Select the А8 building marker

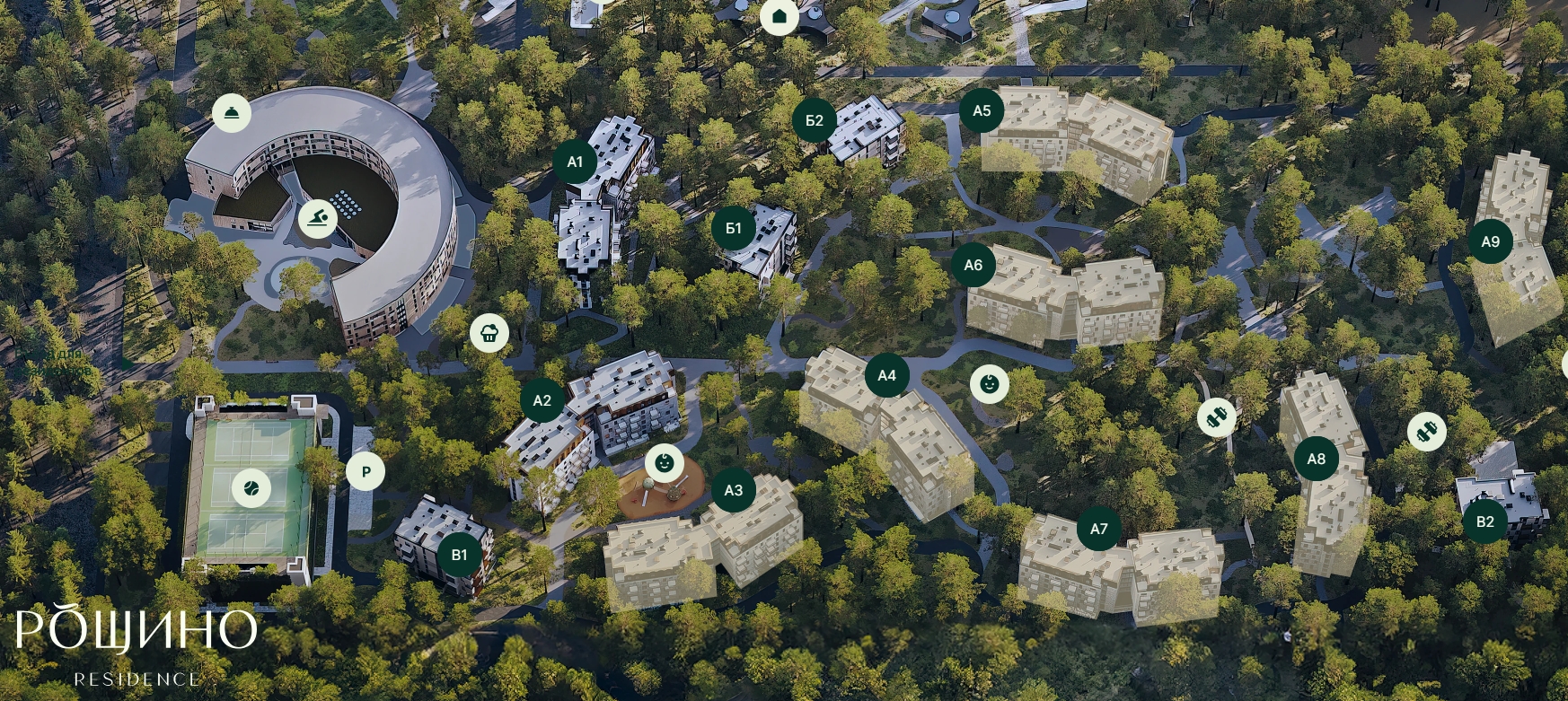click(x=1317, y=459)
